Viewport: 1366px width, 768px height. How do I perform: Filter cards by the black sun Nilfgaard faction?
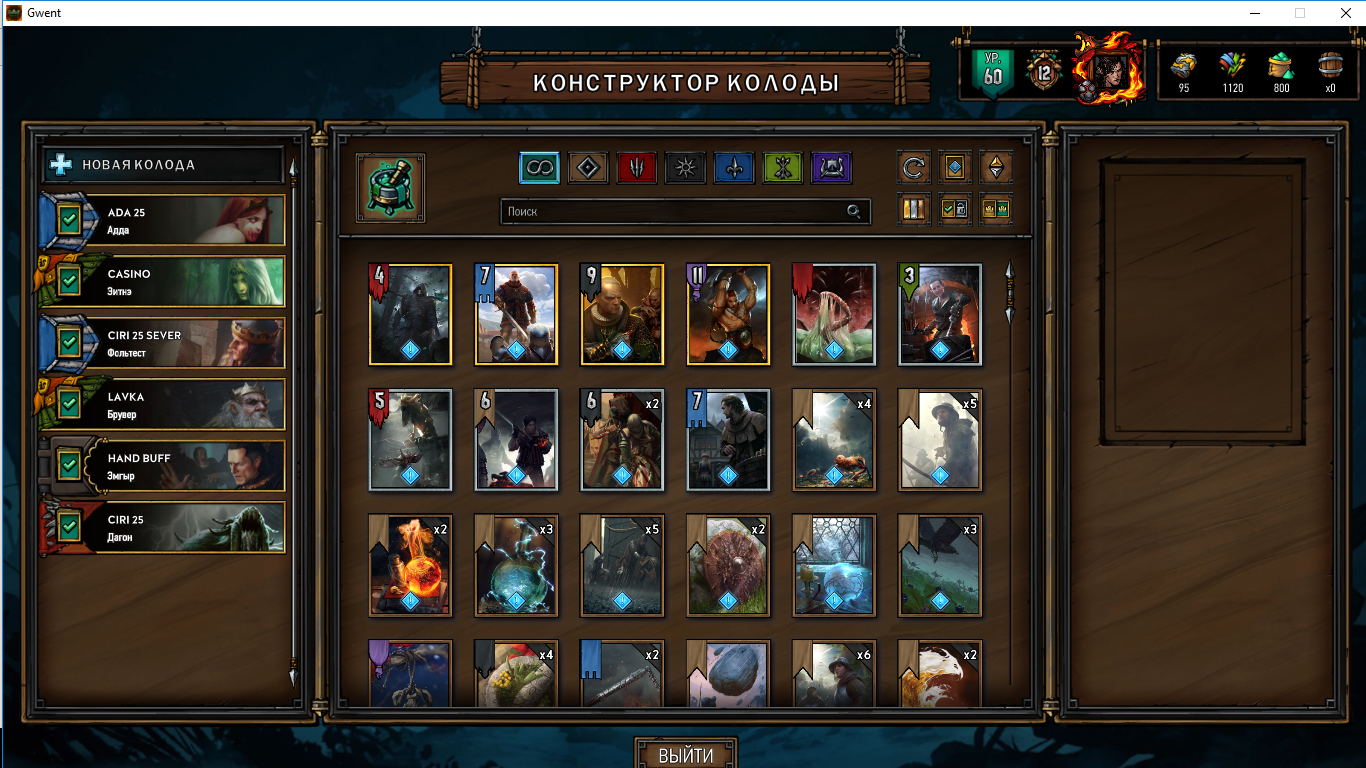point(686,168)
